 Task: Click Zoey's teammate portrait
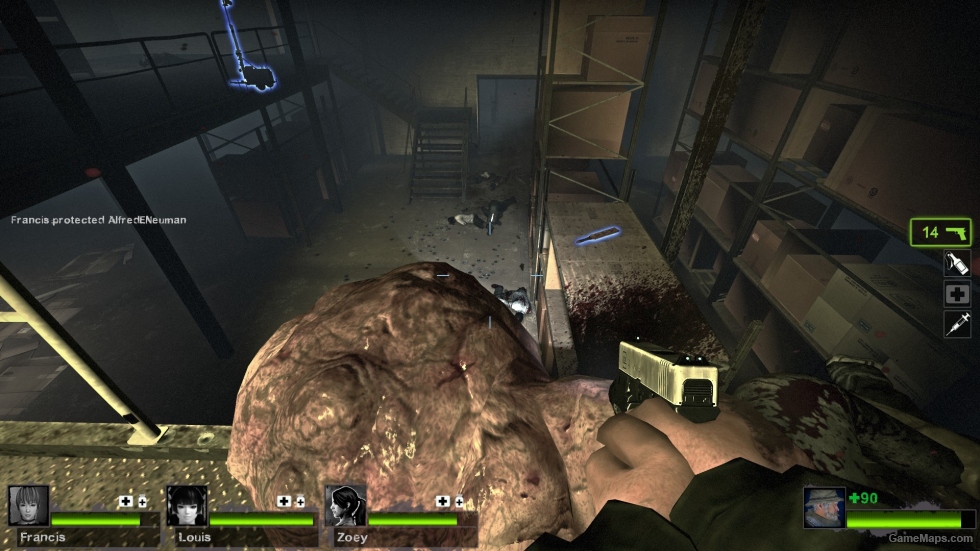click(x=345, y=506)
